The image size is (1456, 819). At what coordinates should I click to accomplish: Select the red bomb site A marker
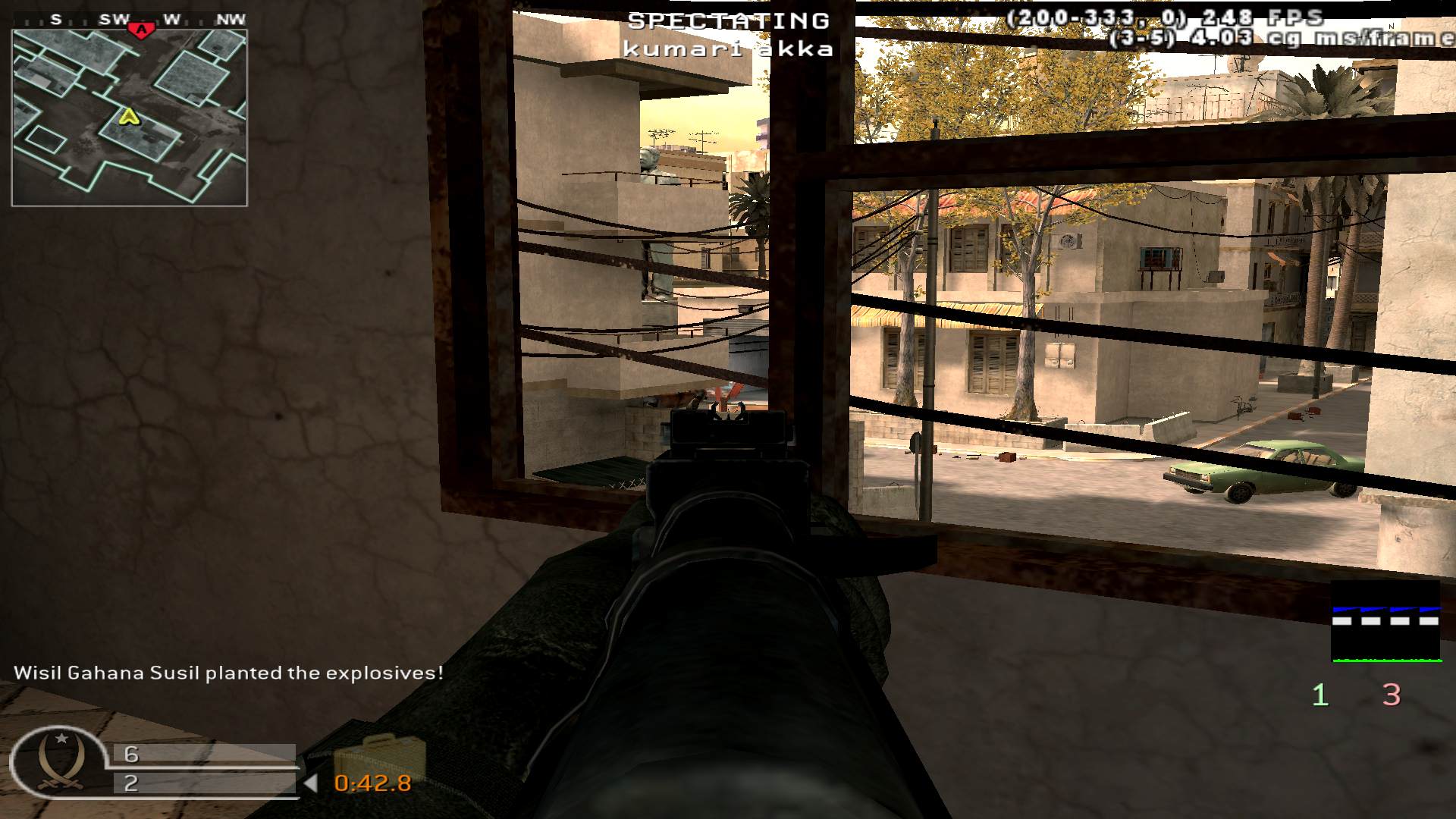tap(140, 30)
